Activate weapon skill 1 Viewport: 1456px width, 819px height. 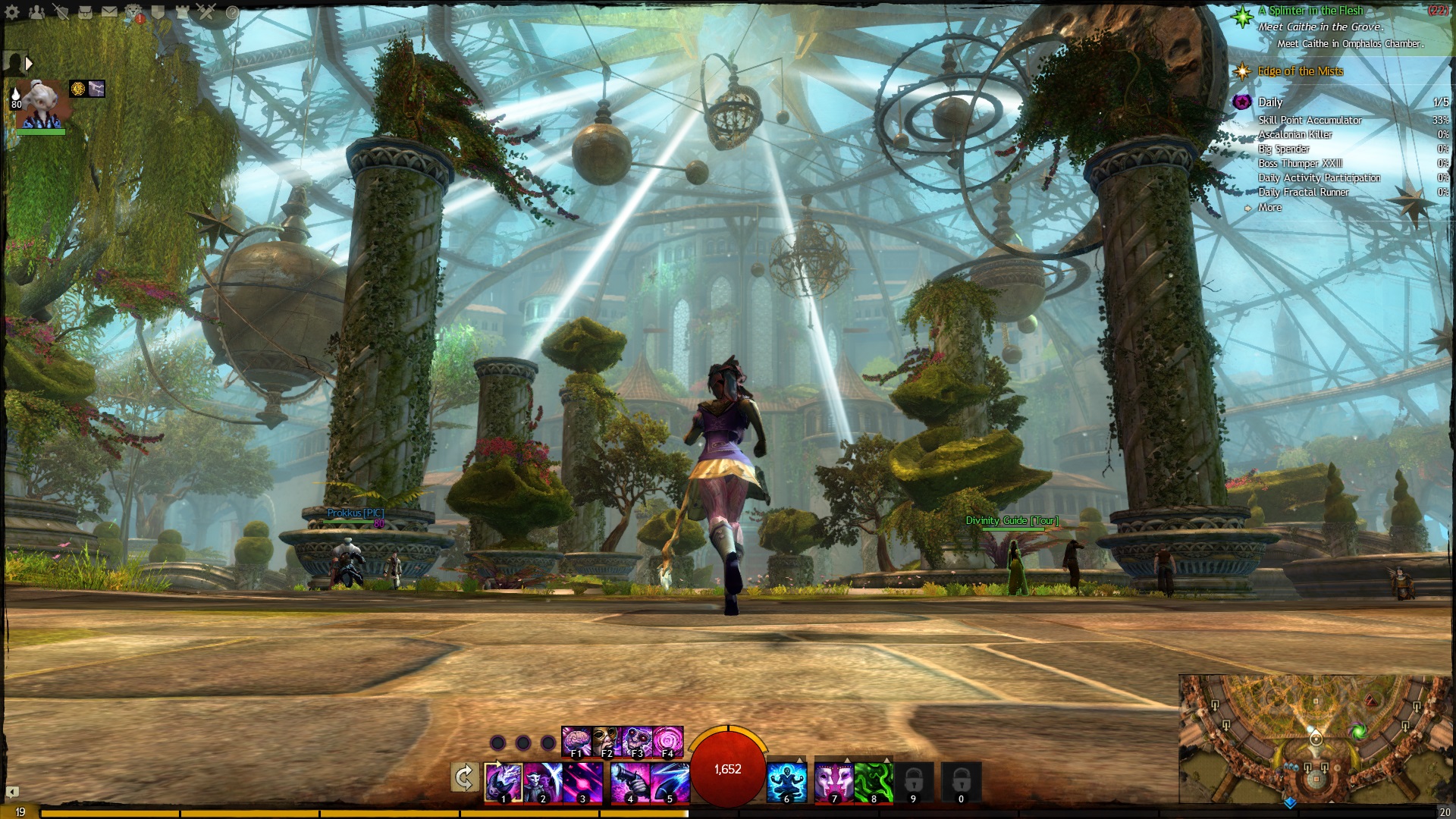[x=503, y=781]
